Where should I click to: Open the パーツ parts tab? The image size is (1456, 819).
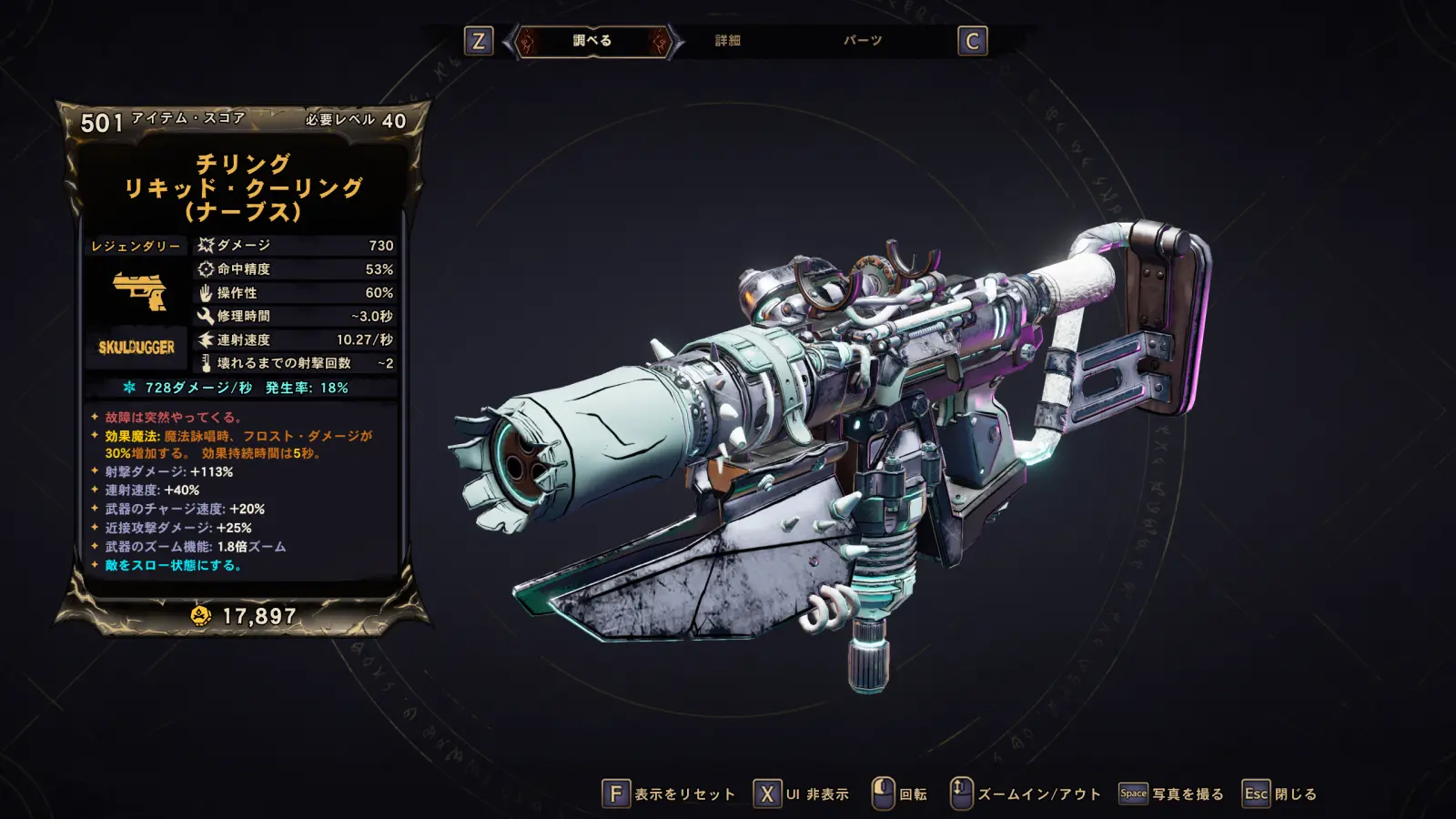(862, 41)
